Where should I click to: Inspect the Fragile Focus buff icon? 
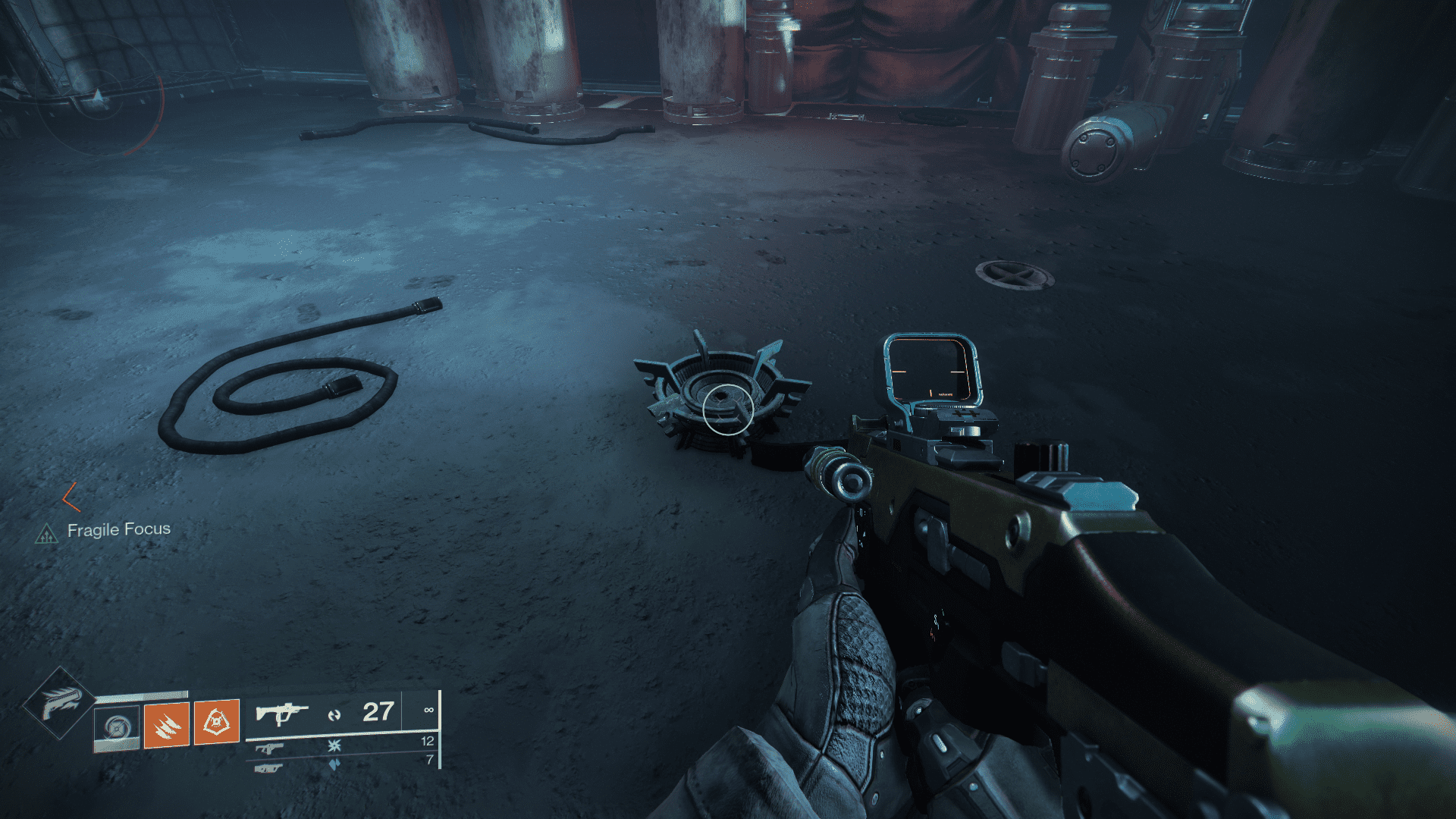(47, 535)
